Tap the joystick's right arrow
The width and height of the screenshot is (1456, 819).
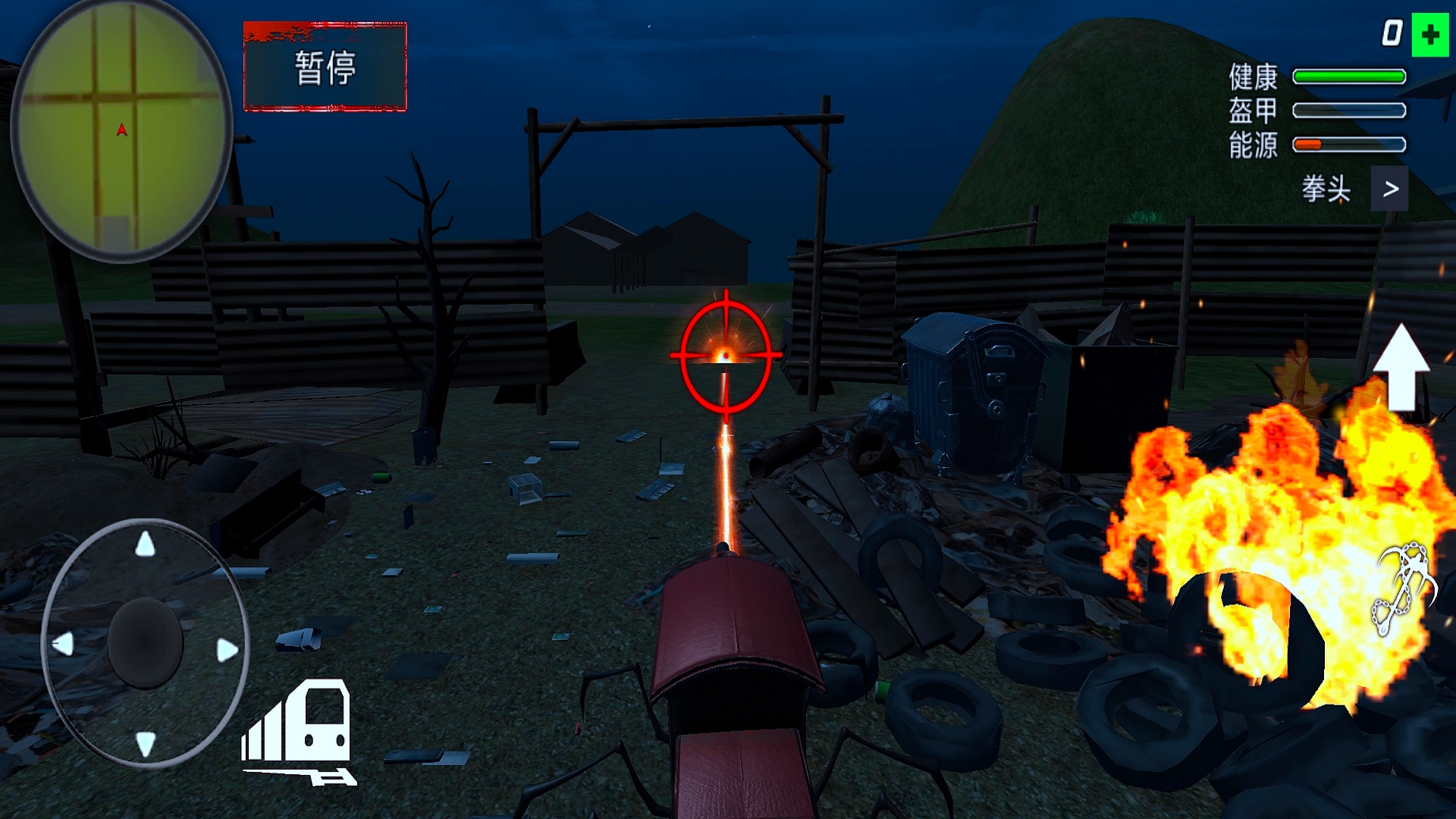pos(227,650)
